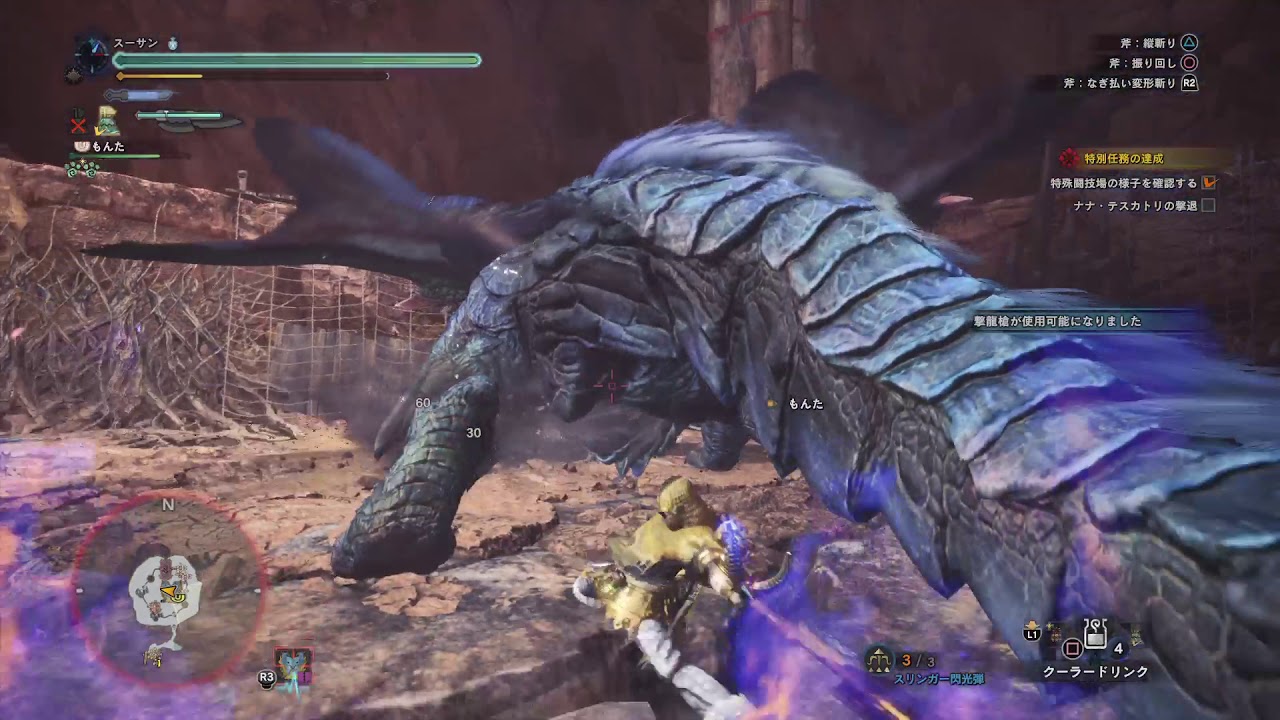Click スーサン's name label
The image size is (1280, 720).
pyautogui.click(x=135, y=43)
